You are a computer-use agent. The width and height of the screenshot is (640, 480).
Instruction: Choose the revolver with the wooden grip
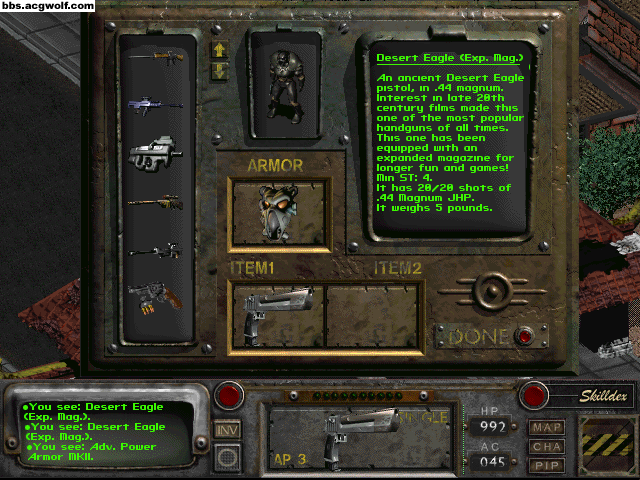pyautogui.click(x=156, y=297)
